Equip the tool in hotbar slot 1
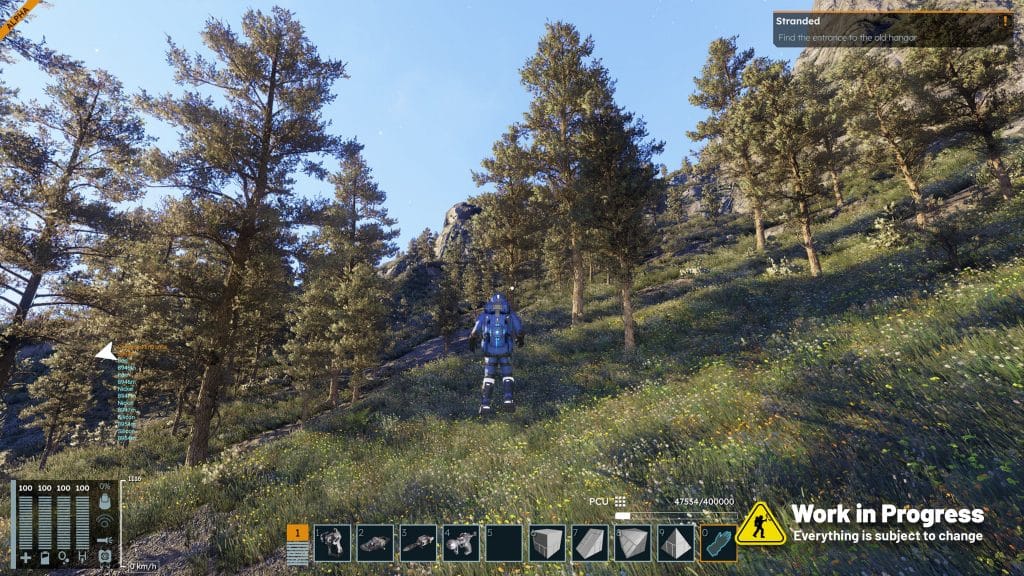 click(332, 543)
